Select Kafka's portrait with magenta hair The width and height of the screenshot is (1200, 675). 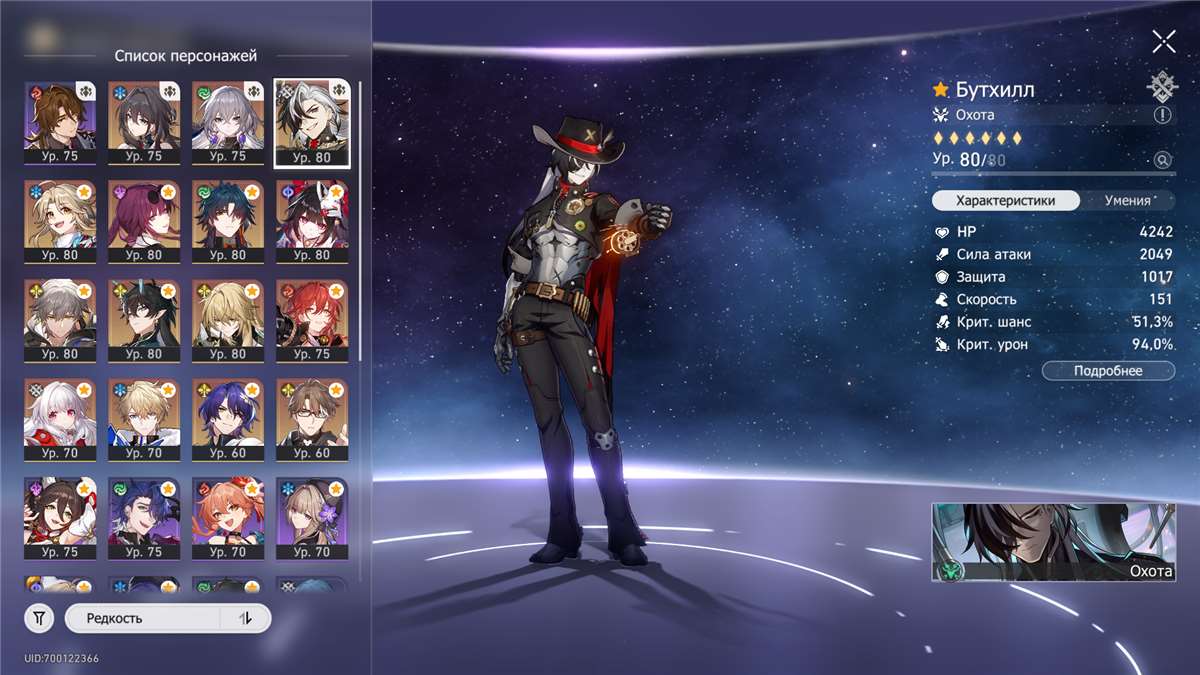145,220
